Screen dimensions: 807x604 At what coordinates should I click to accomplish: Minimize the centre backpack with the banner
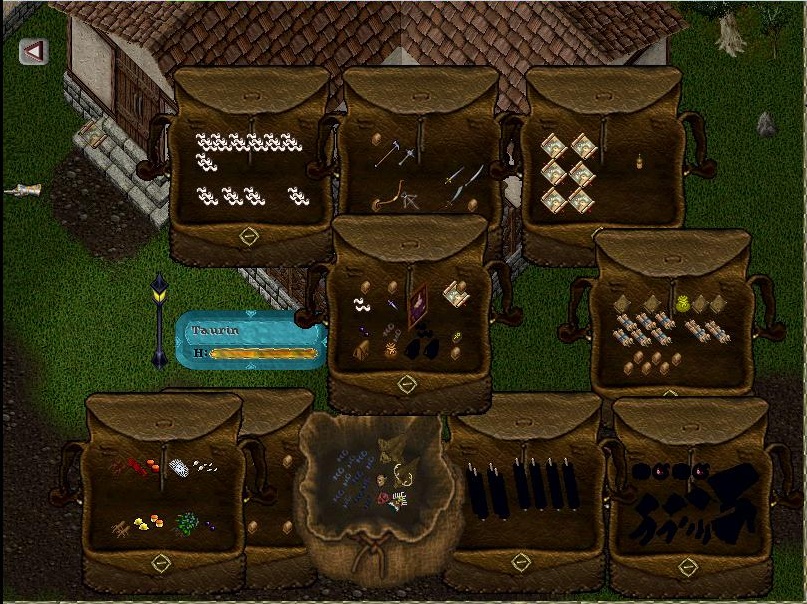[406, 384]
